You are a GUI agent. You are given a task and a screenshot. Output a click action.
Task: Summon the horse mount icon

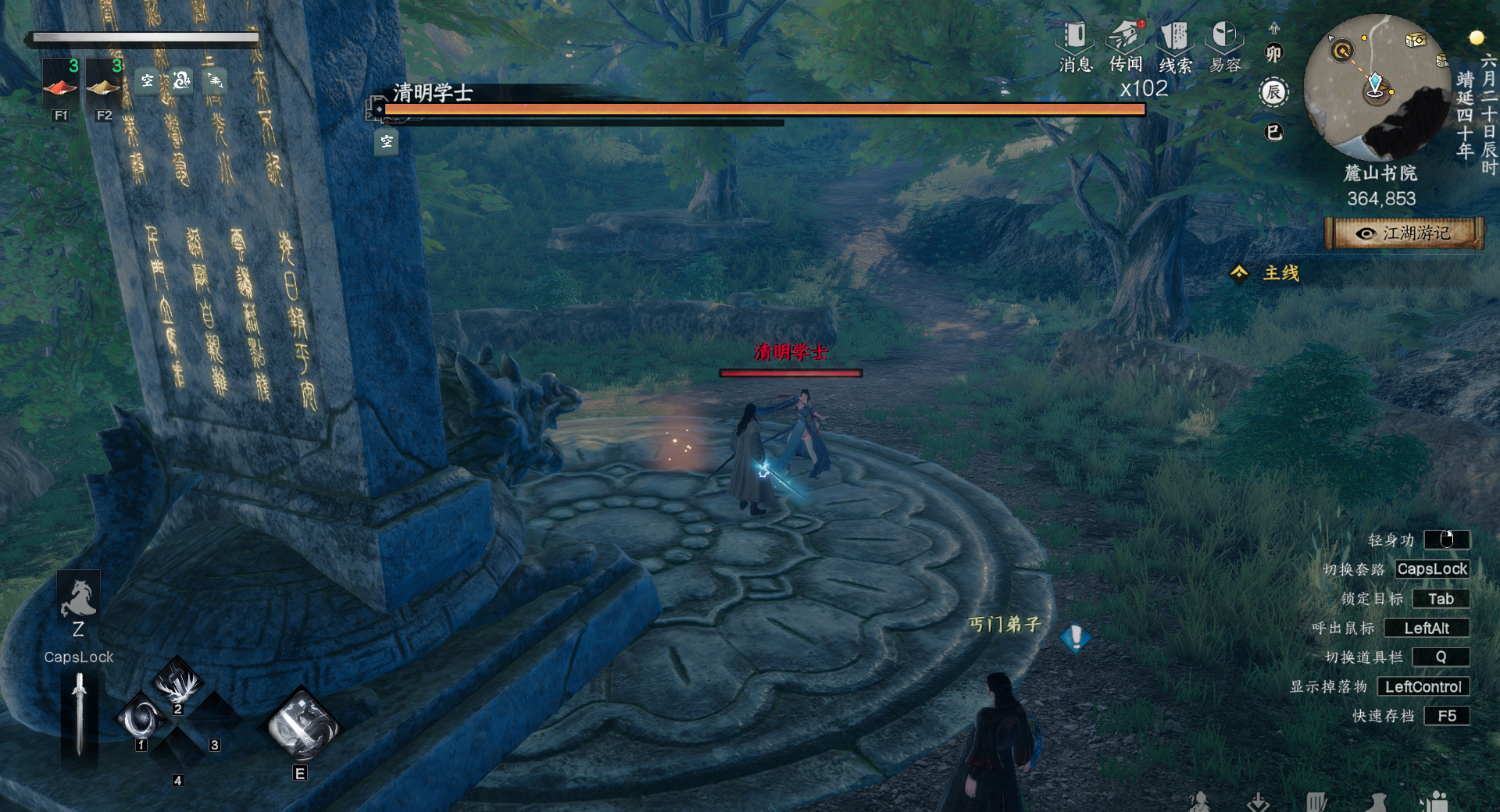[x=78, y=599]
